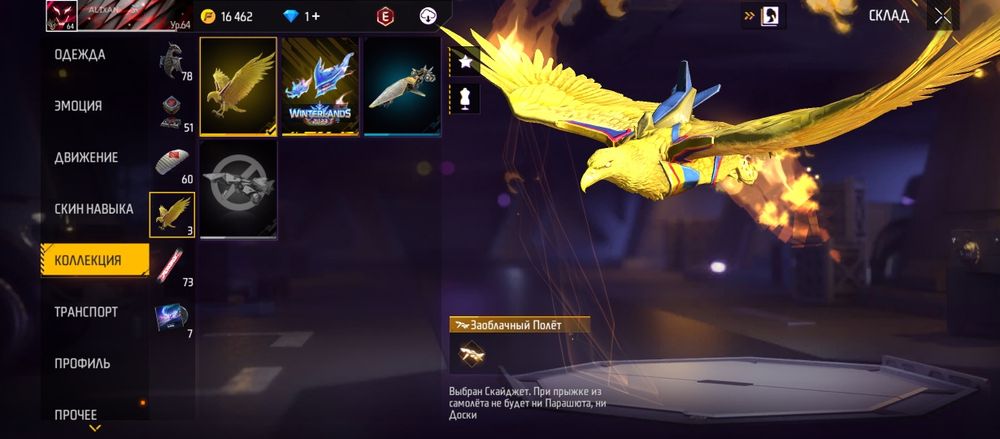This screenshot has width=1000, height=439.
Task: Select the golden eagle skyjet item
Action: click(x=238, y=86)
